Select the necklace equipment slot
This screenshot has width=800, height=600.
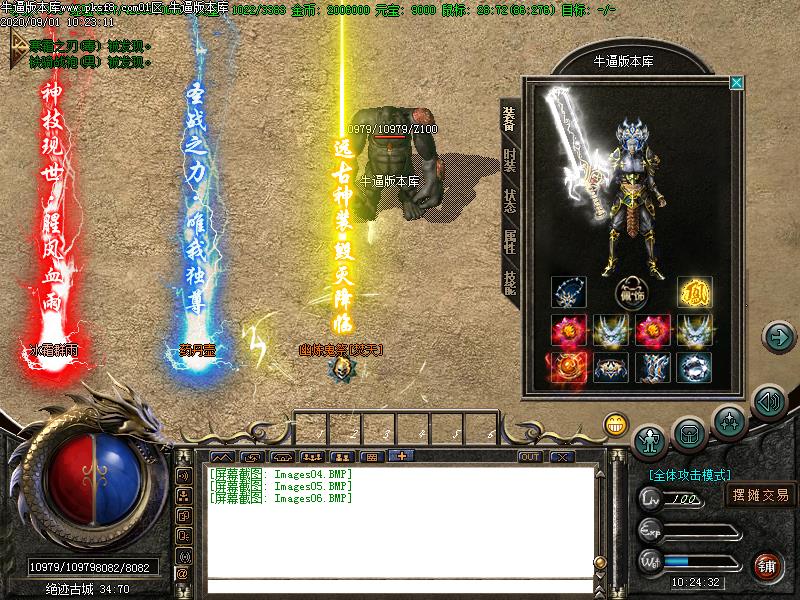coord(568,293)
